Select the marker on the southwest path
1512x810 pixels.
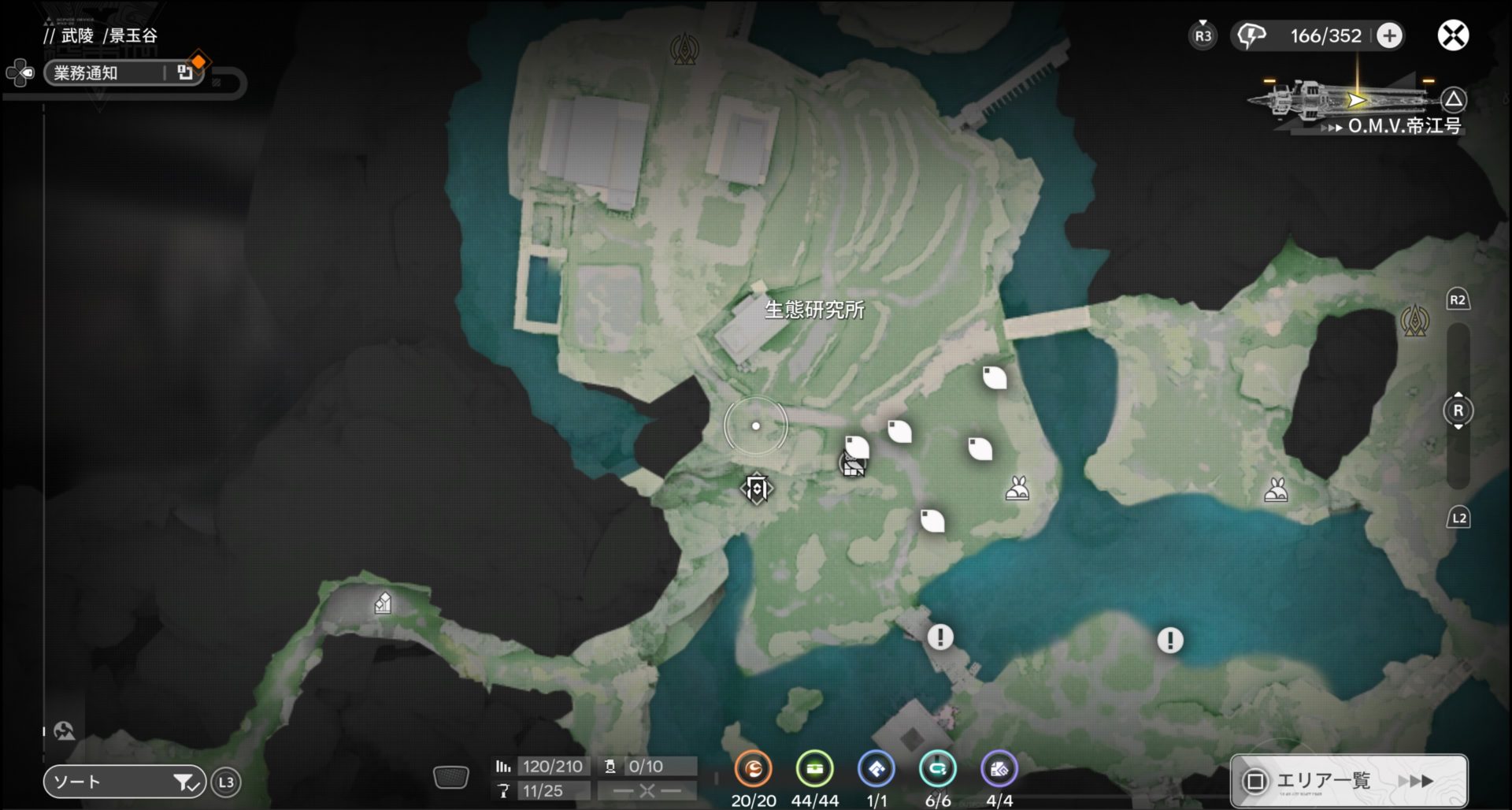[x=383, y=604]
